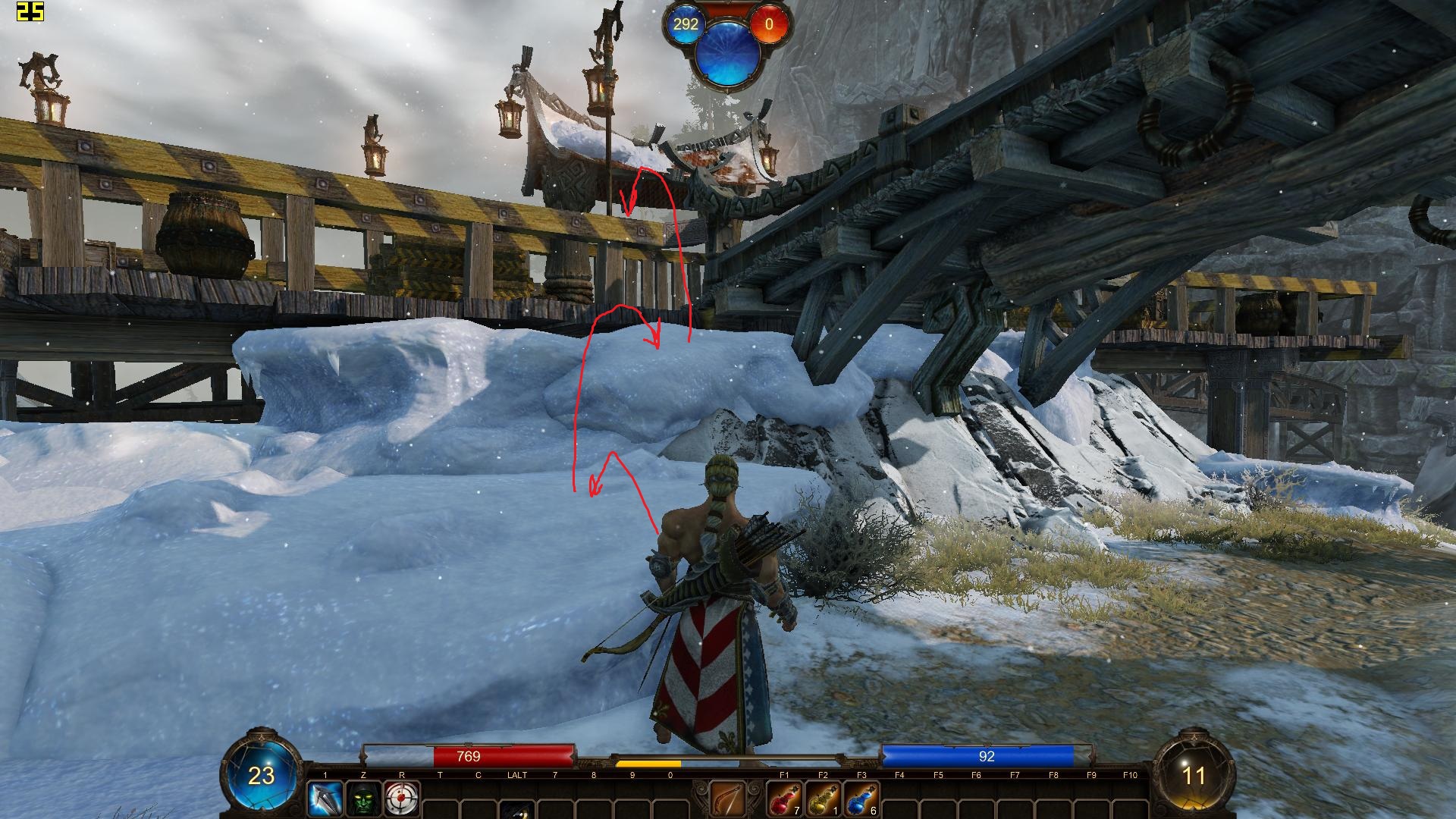Use the green hooded face skill
This screenshot has width=1456, height=819.
point(363,799)
